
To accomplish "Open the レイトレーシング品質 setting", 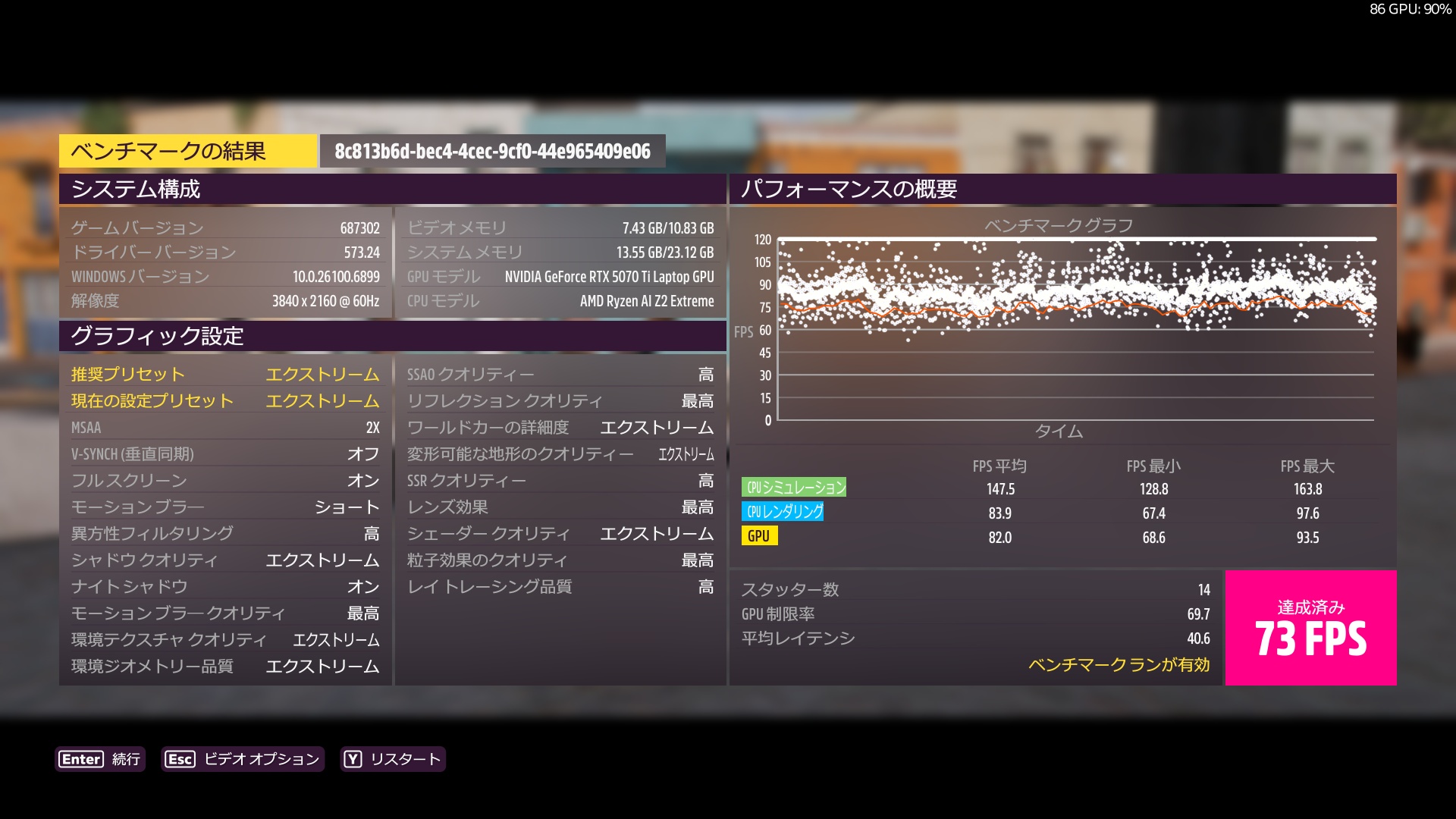I will click(x=560, y=586).
